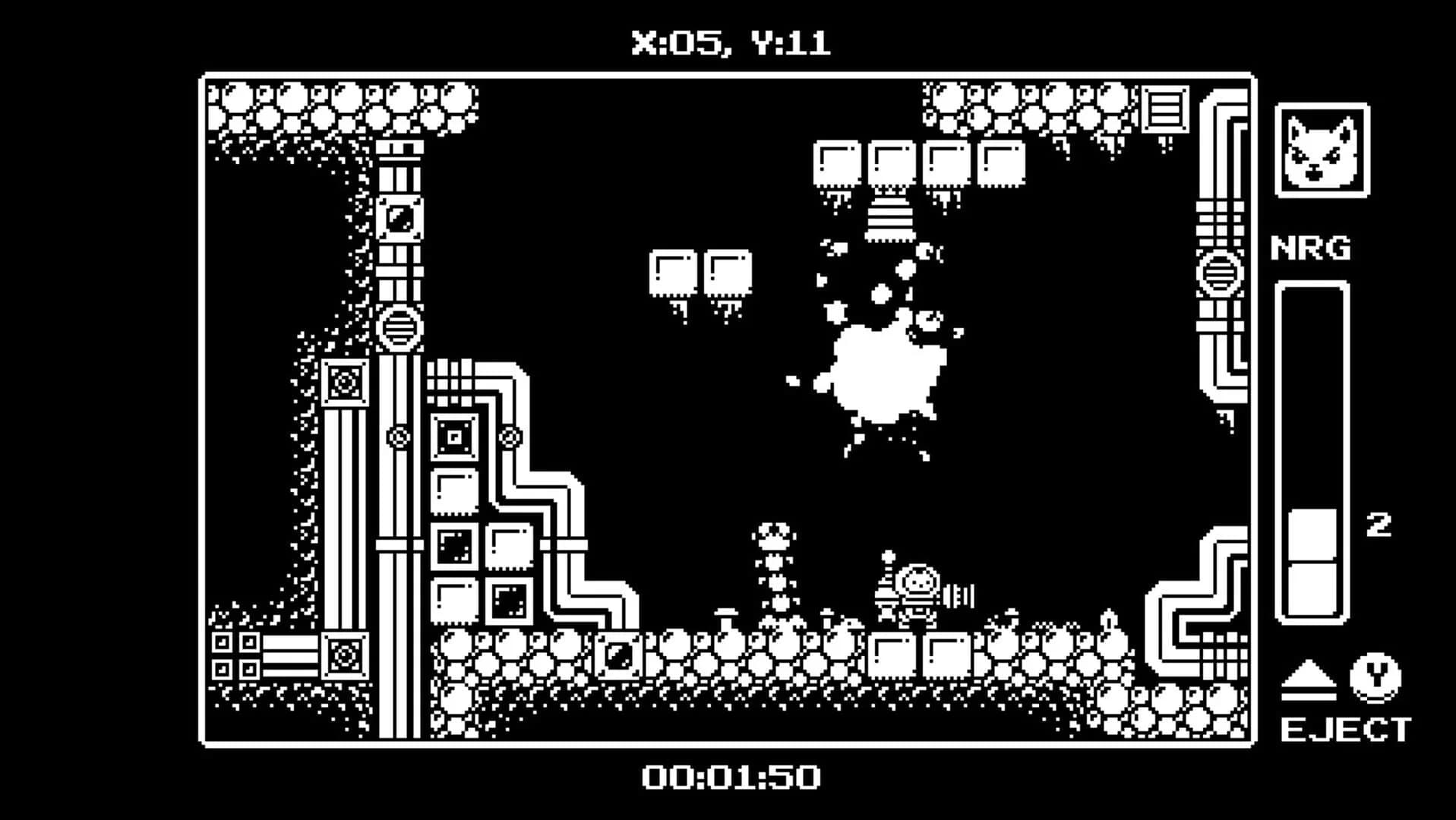Select the striped thruster under the platform blocks
The height and width of the screenshot is (820, 1456).
pos(890,216)
